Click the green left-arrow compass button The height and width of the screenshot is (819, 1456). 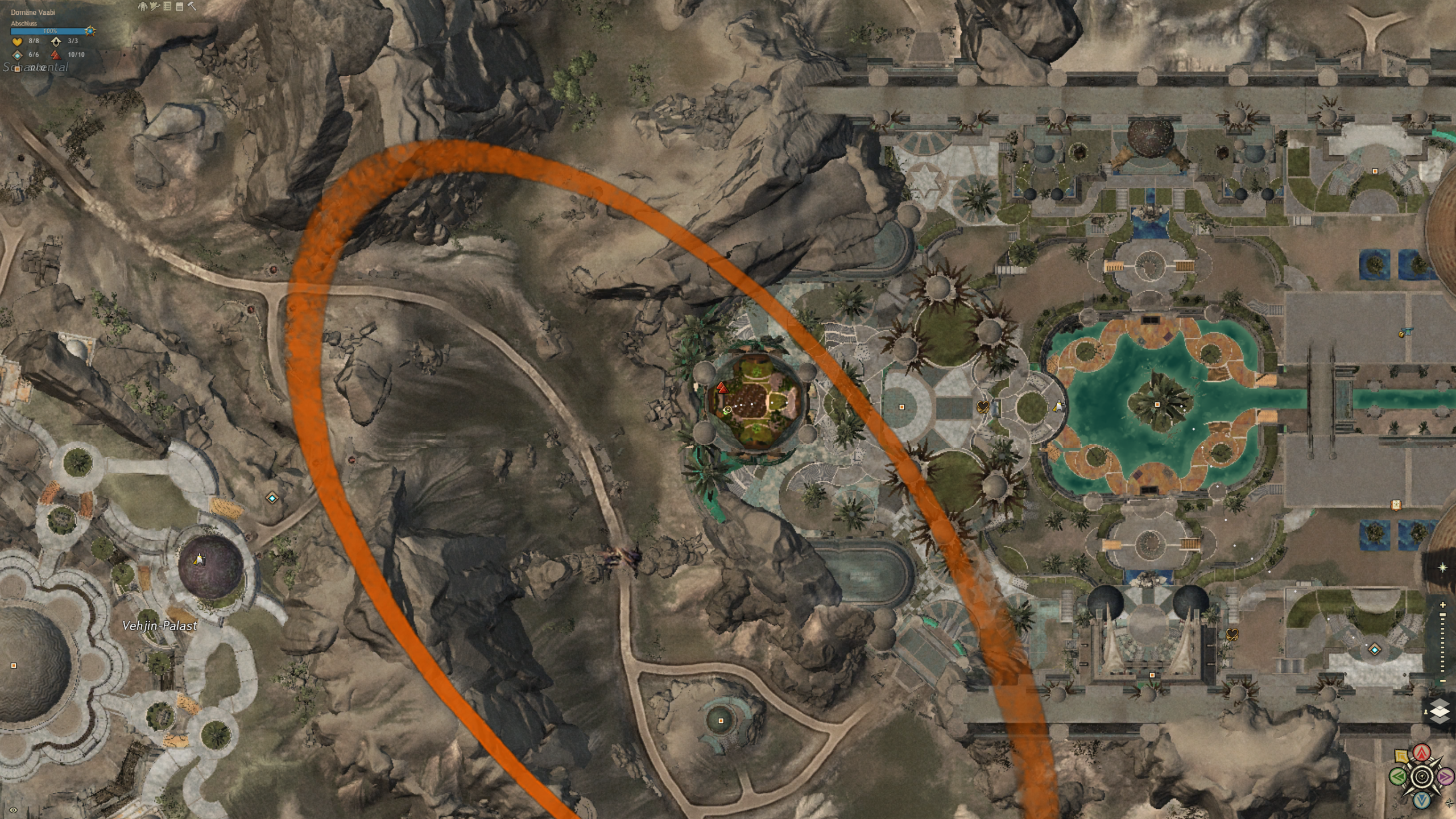1398,776
